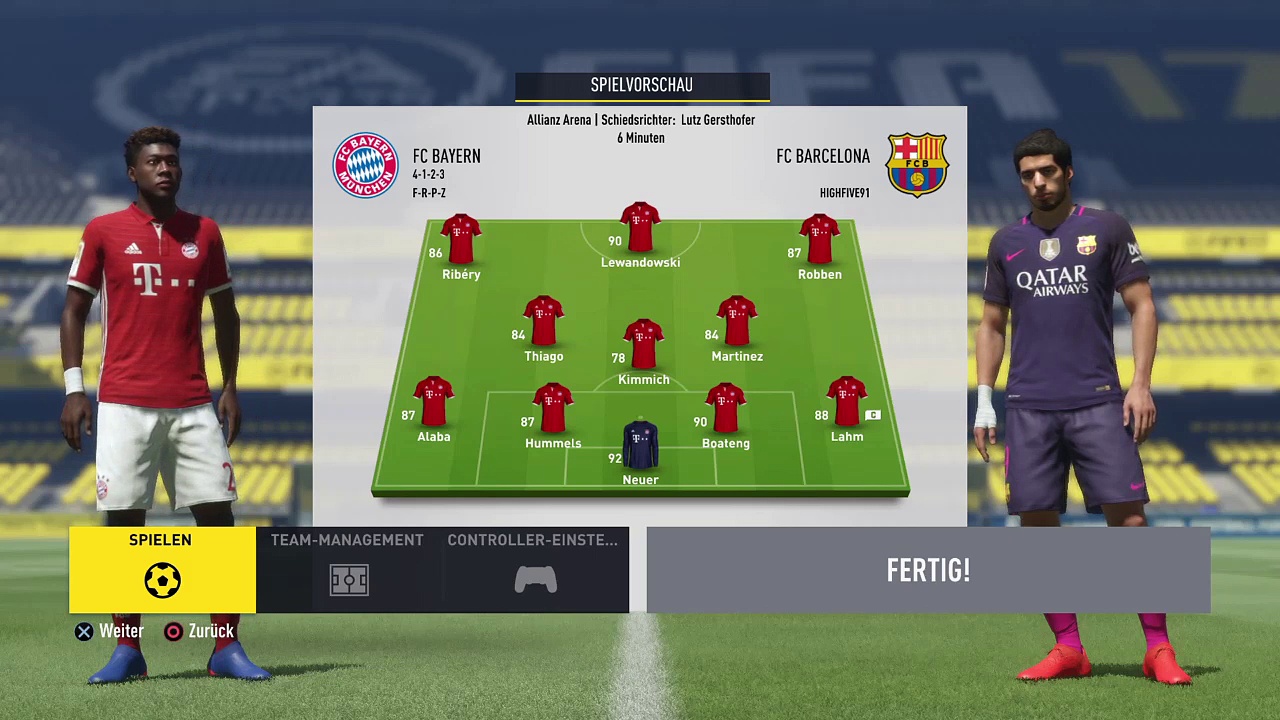The image size is (1280, 720).
Task: Pick Thiago on the formation pitch
Action: click(x=543, y=322)
